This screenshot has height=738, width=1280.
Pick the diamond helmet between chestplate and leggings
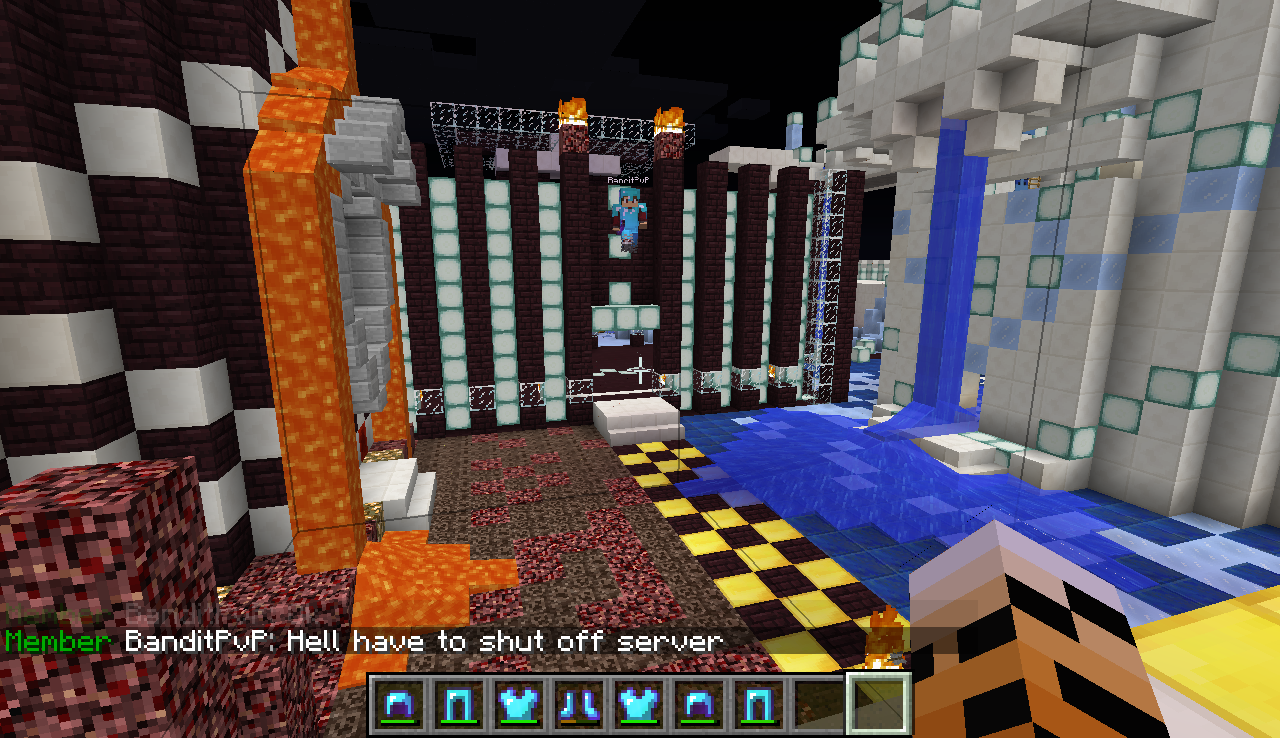pos(697,703)
